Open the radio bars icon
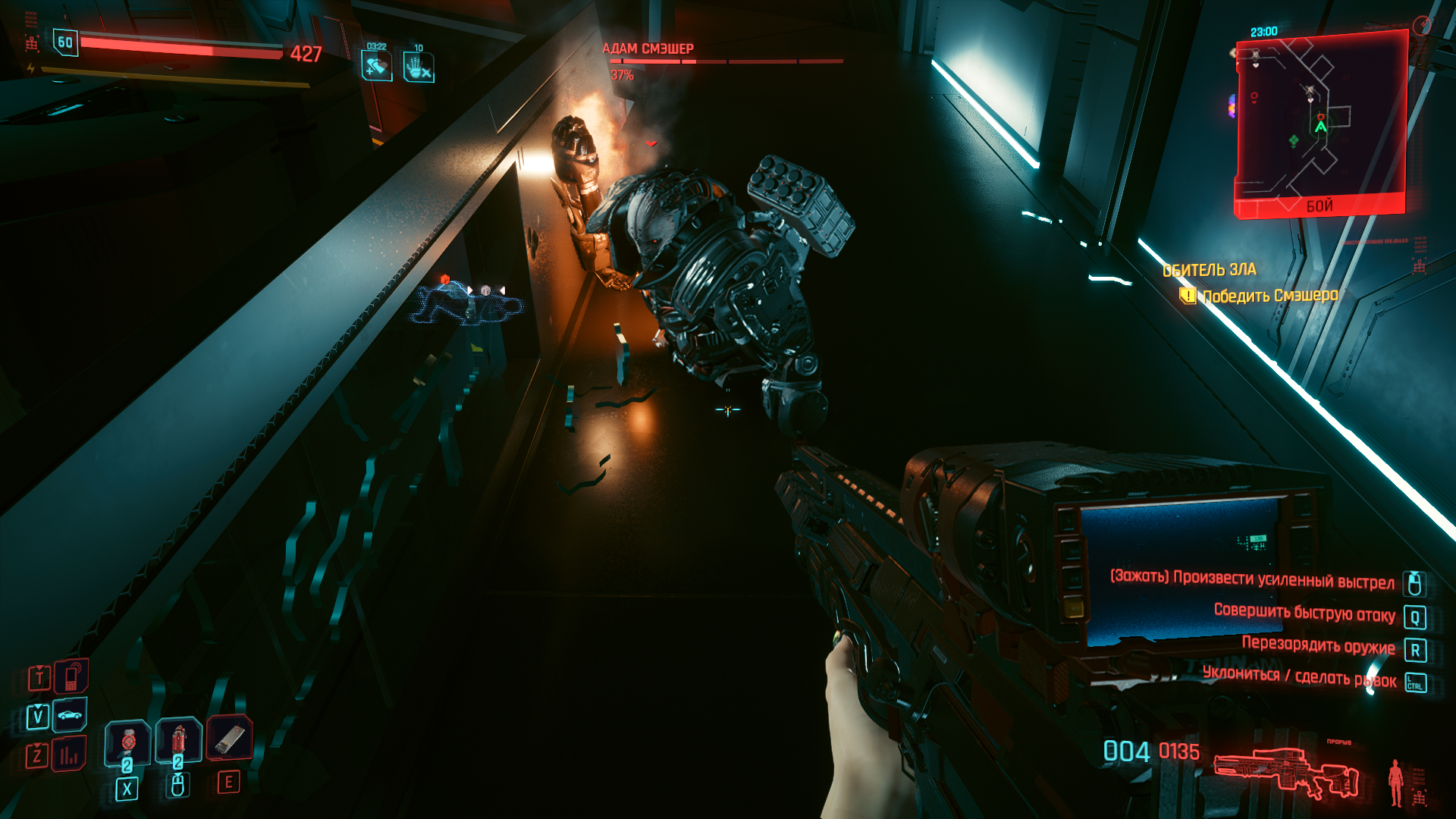 [x=69, y=755]
